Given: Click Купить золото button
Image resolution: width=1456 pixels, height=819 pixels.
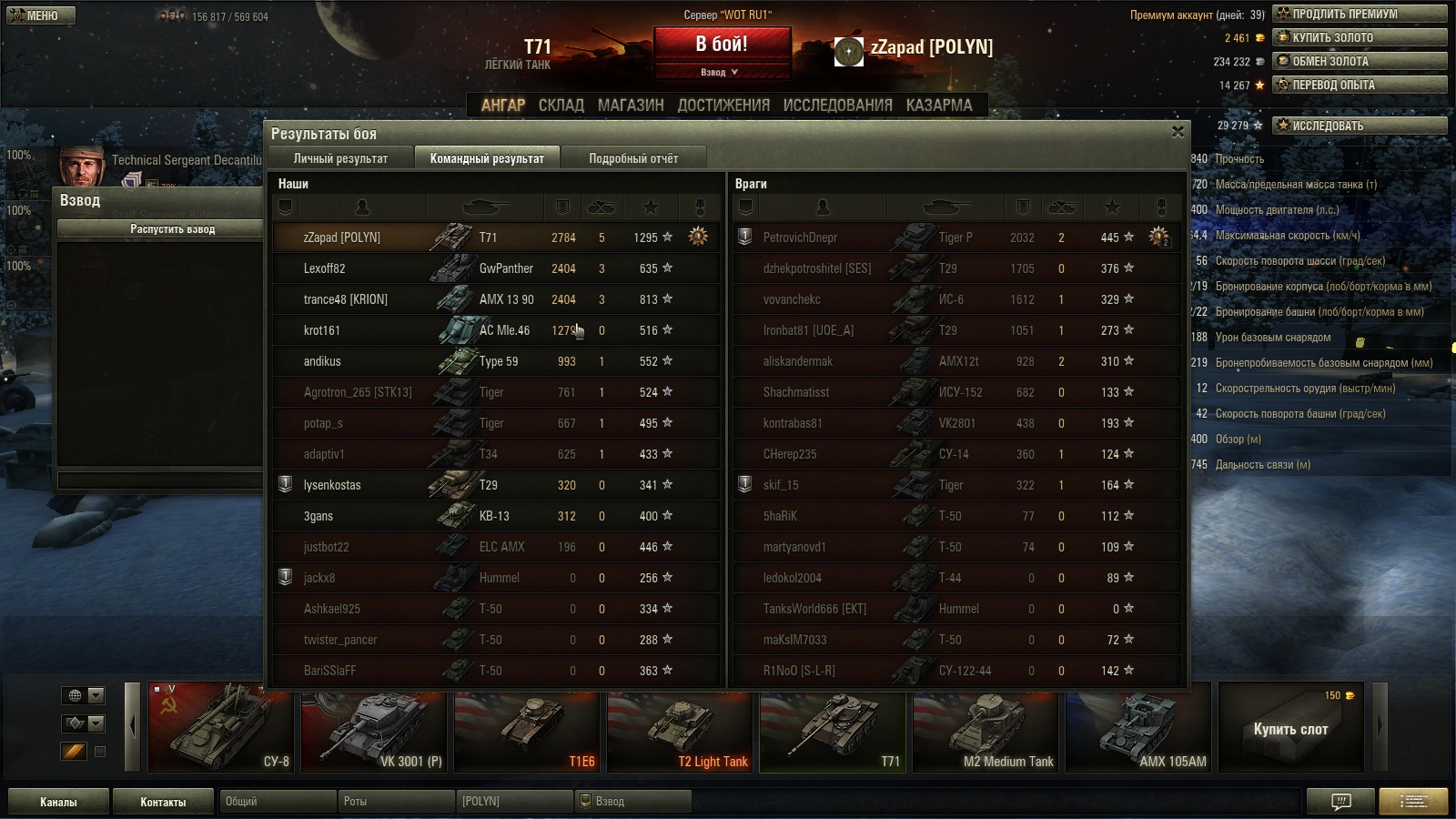Looking at the screenshot, I should 1360,37.
